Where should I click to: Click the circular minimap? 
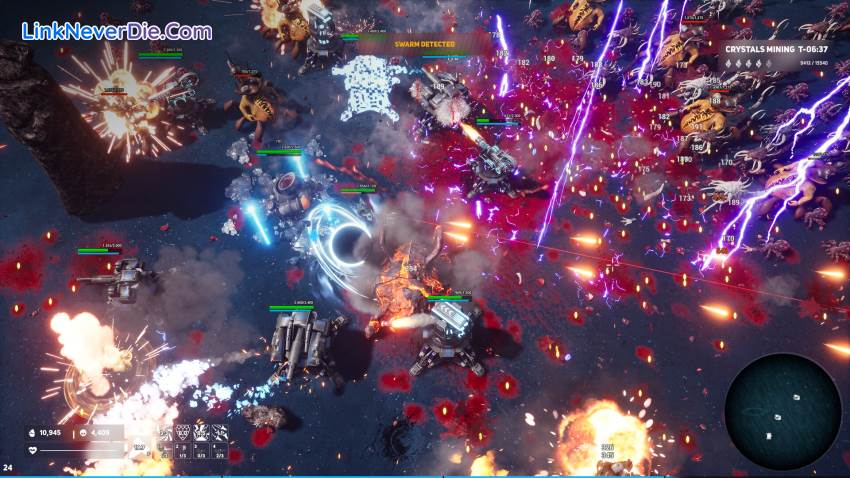783,412
